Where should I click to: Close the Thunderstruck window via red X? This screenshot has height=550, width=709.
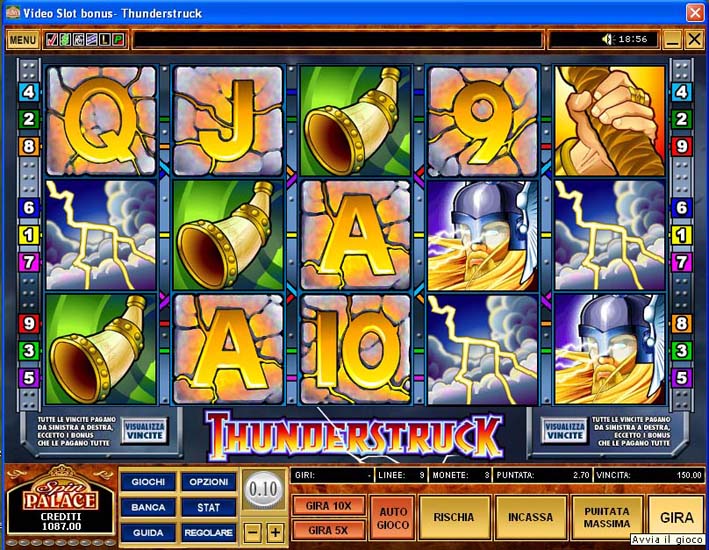(695, 12)
